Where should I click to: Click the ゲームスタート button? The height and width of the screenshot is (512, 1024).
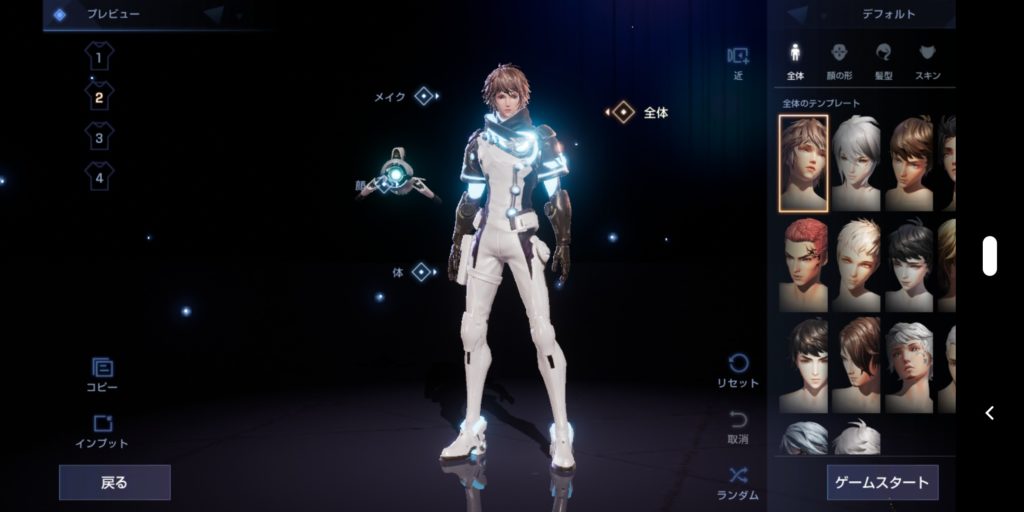882,482
